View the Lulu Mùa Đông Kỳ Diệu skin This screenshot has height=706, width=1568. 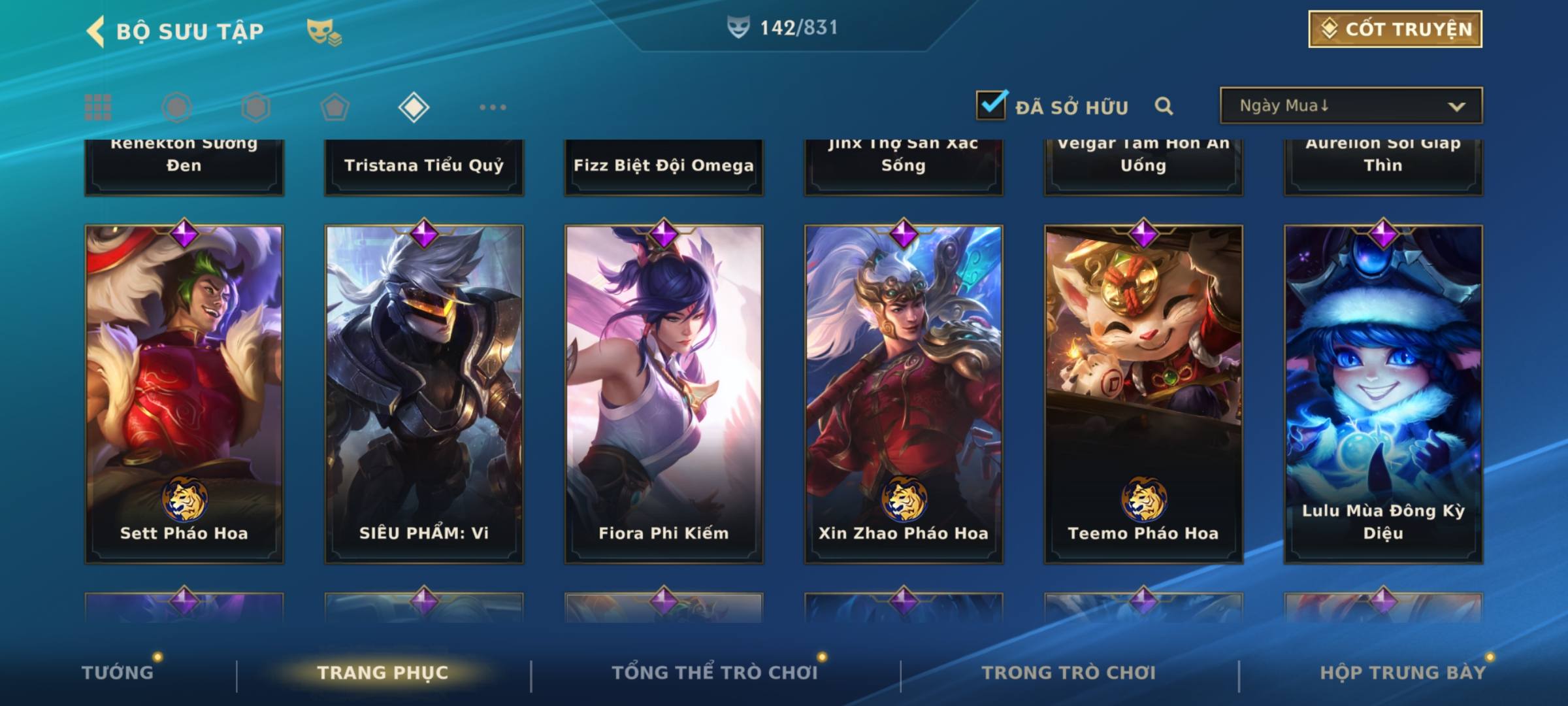click(1383, 394)
